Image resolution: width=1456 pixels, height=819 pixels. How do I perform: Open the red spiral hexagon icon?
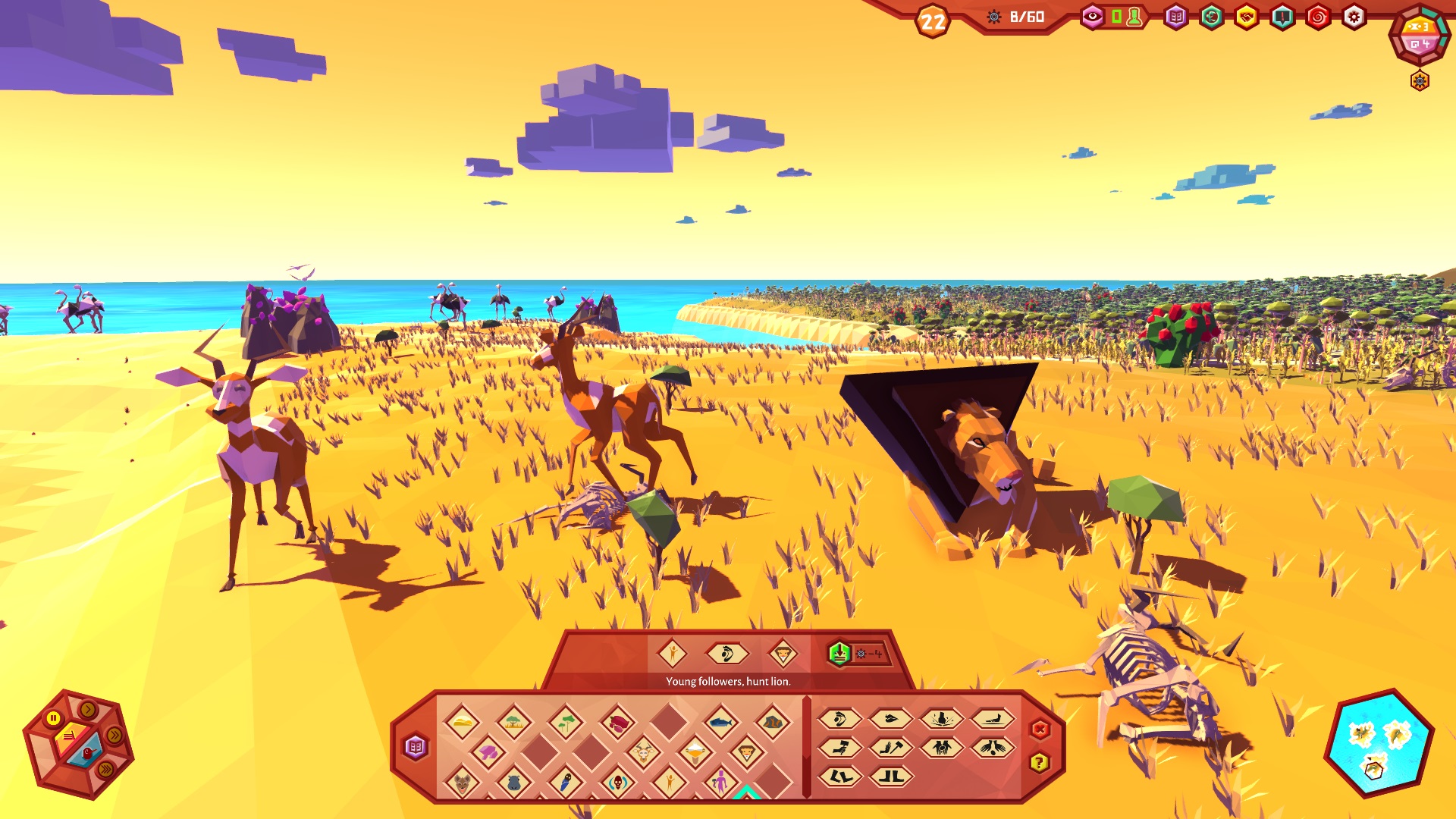(x=1318, y=17)
